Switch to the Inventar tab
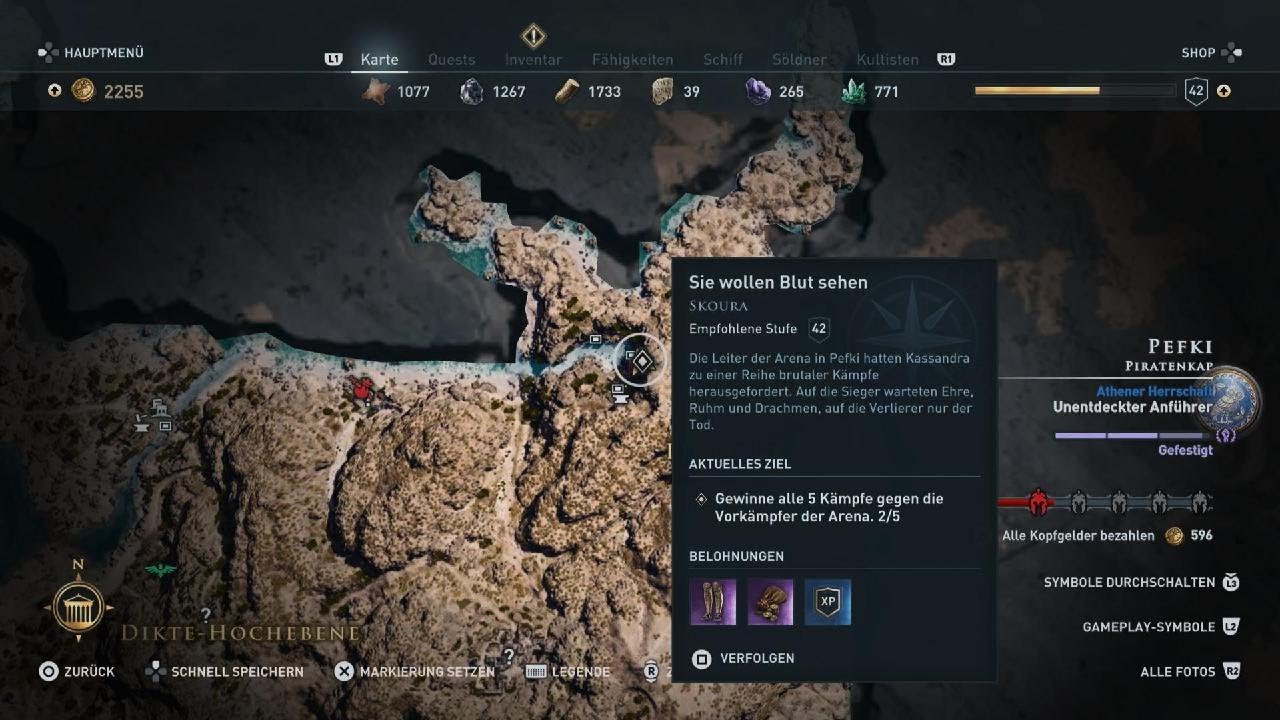 coord(533,60)
